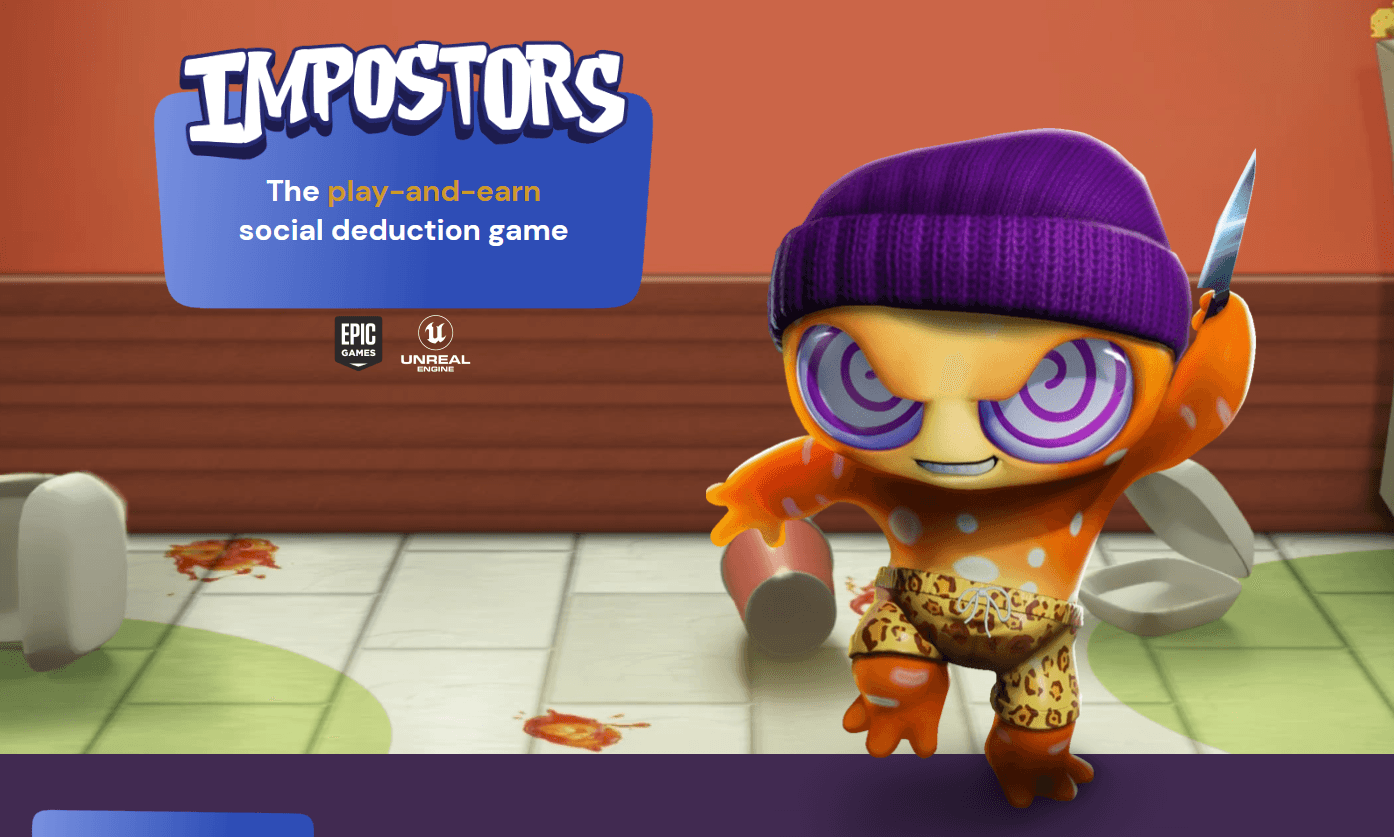The image size is (1394, 837).
Task: Select the Impostors title logo
Action: click(404, 98)
